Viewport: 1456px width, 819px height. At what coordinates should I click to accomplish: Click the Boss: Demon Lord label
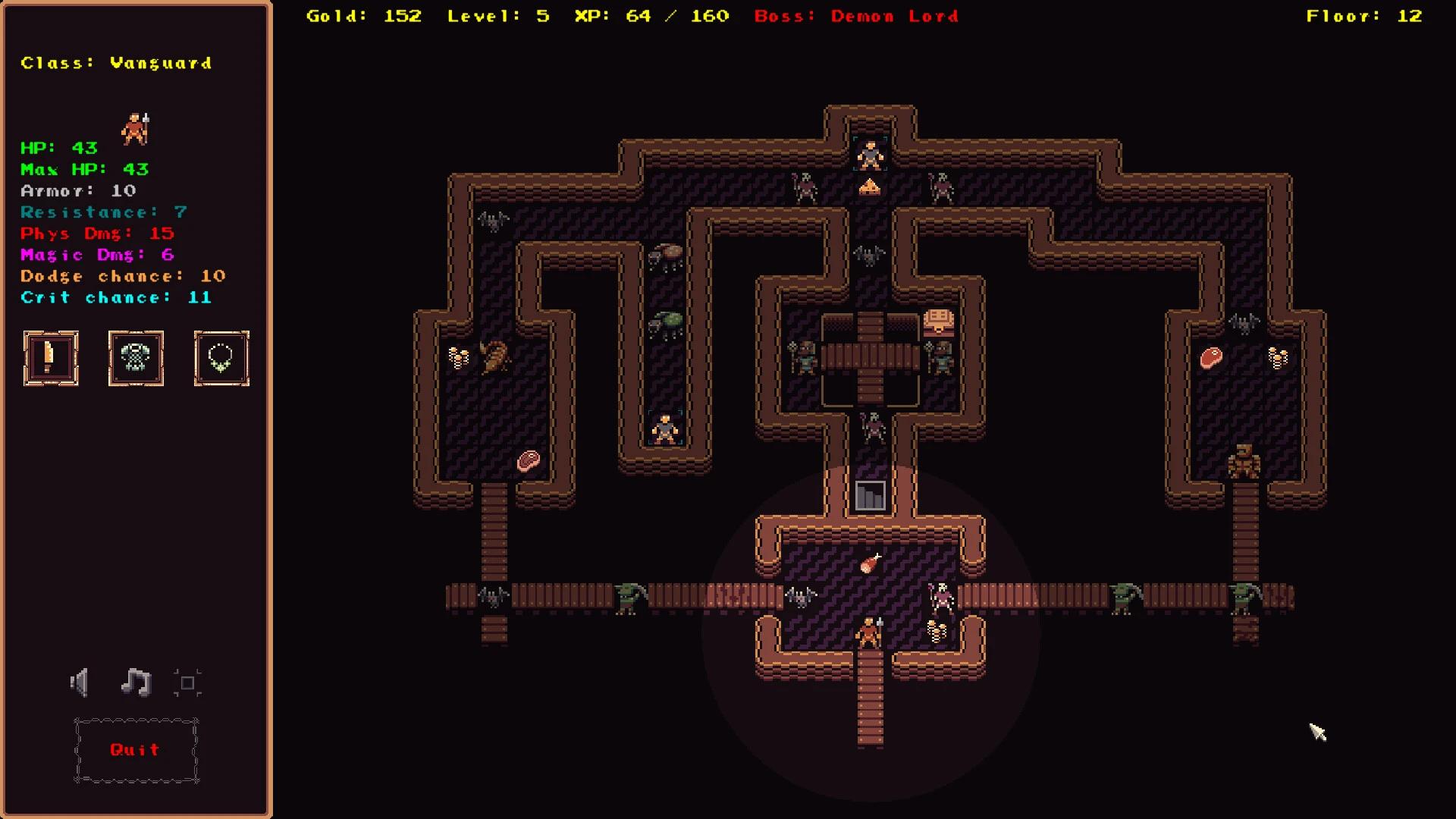tap(855, 16)
